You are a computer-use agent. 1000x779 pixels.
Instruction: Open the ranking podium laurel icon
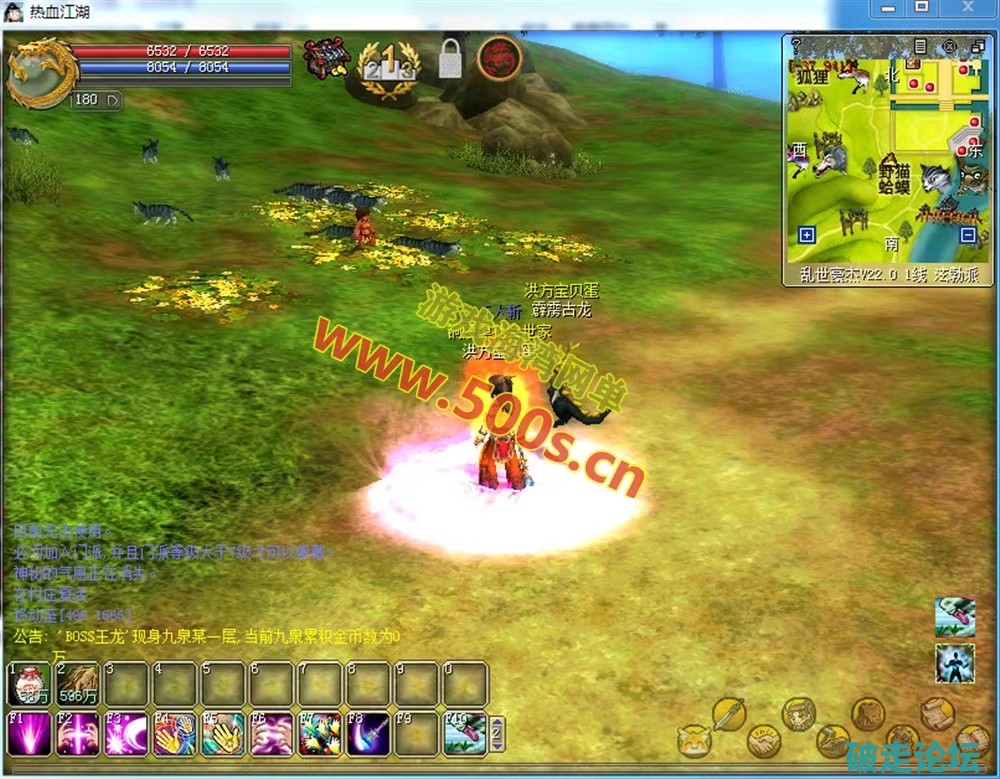pos(389,69)
